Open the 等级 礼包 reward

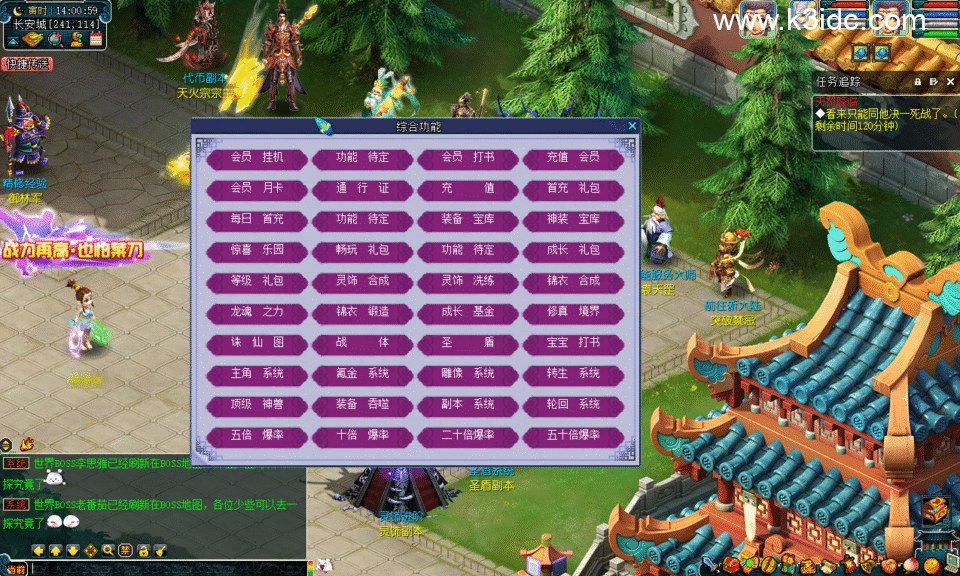[x=257, y=281]
